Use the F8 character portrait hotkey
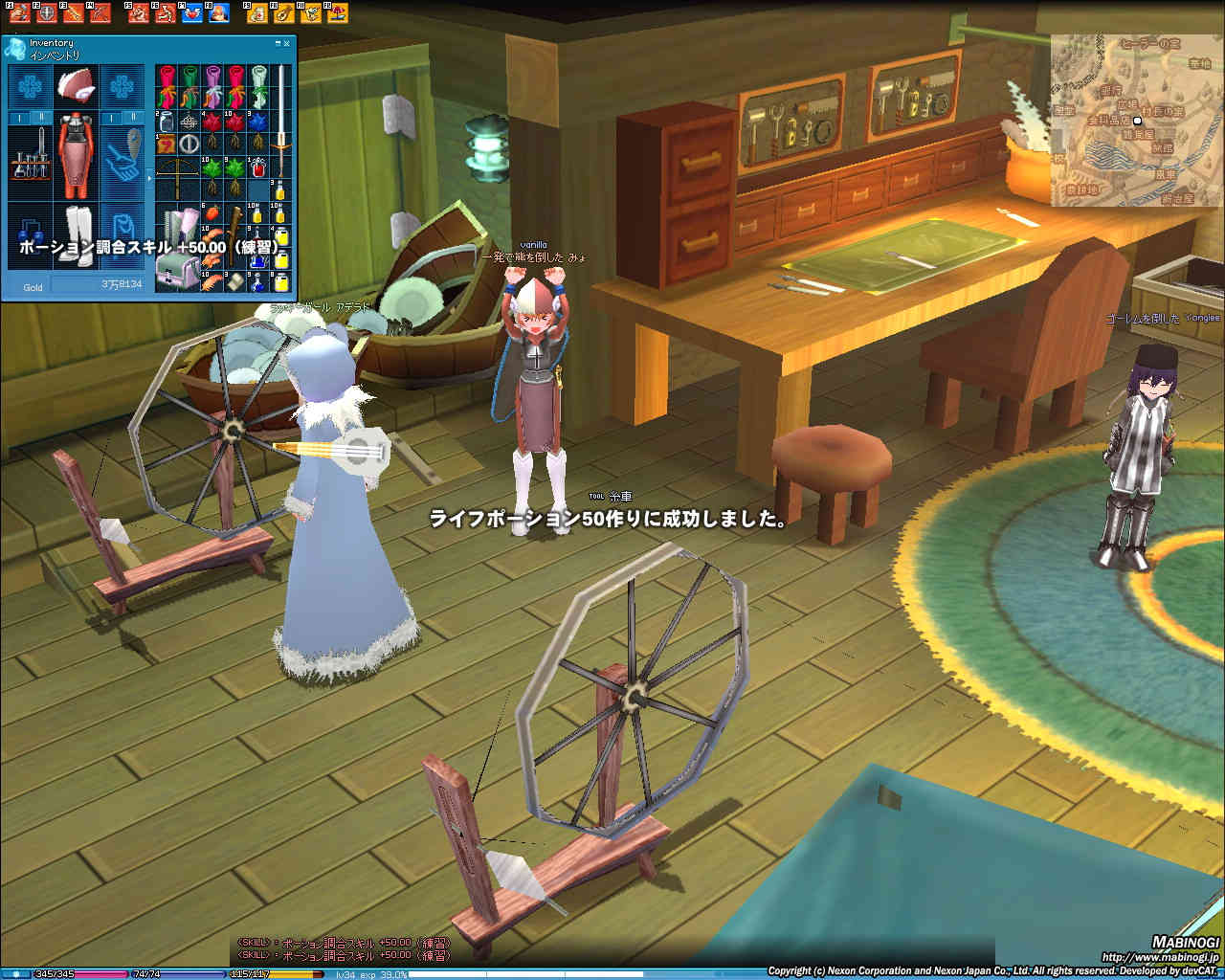Image resolution: width=1225 pixels, height=980 pixels. 218,13
